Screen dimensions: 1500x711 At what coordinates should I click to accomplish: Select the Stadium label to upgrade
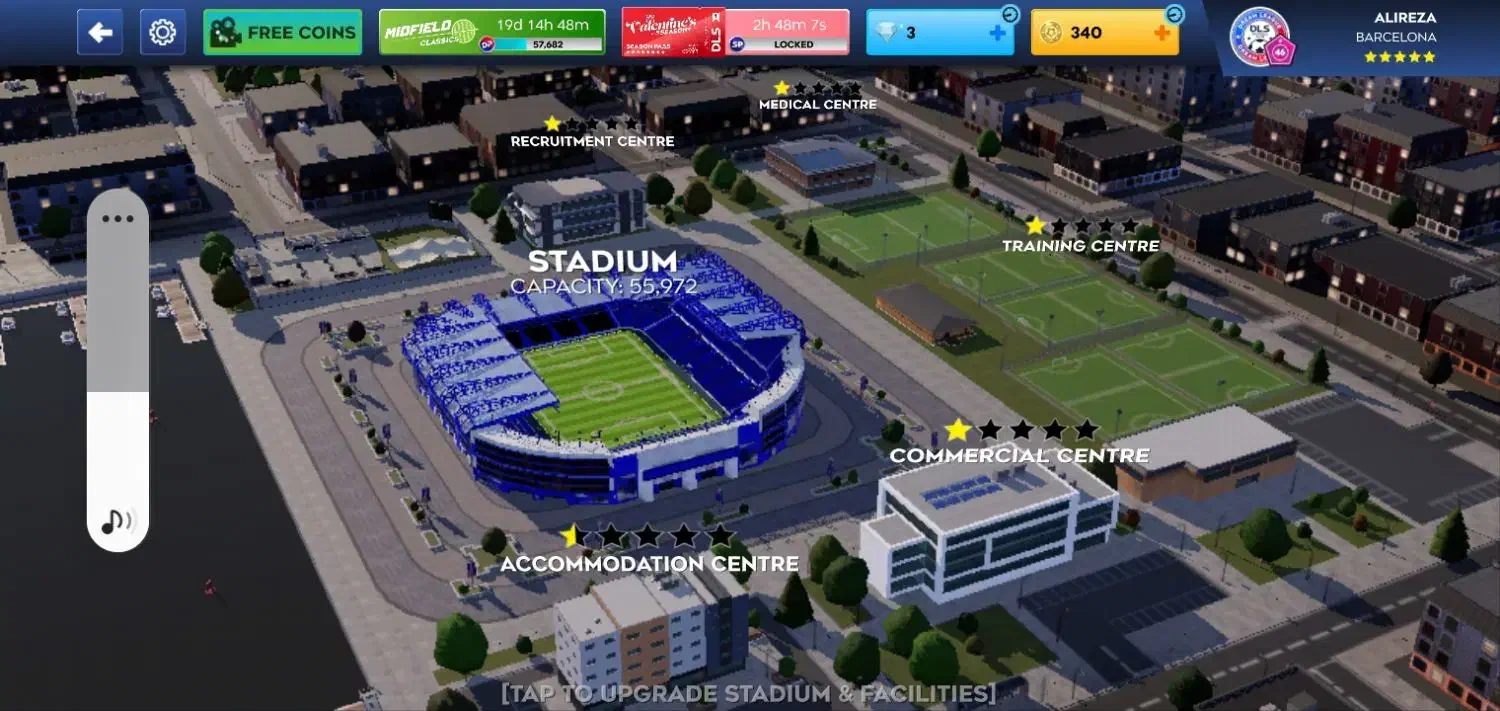pyautogui.click(x=603, y=263)
